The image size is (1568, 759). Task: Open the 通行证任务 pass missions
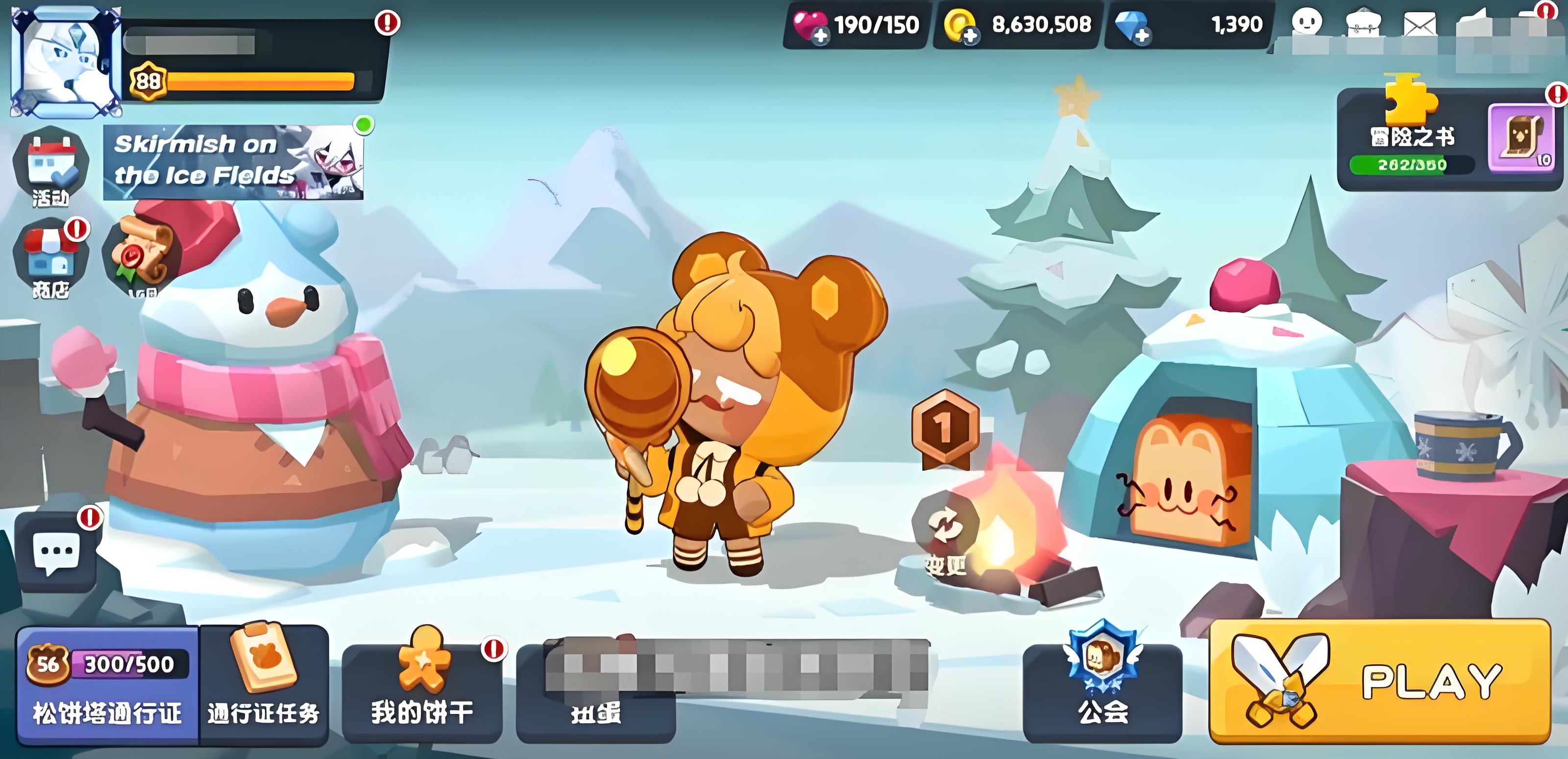coord(264,685)
